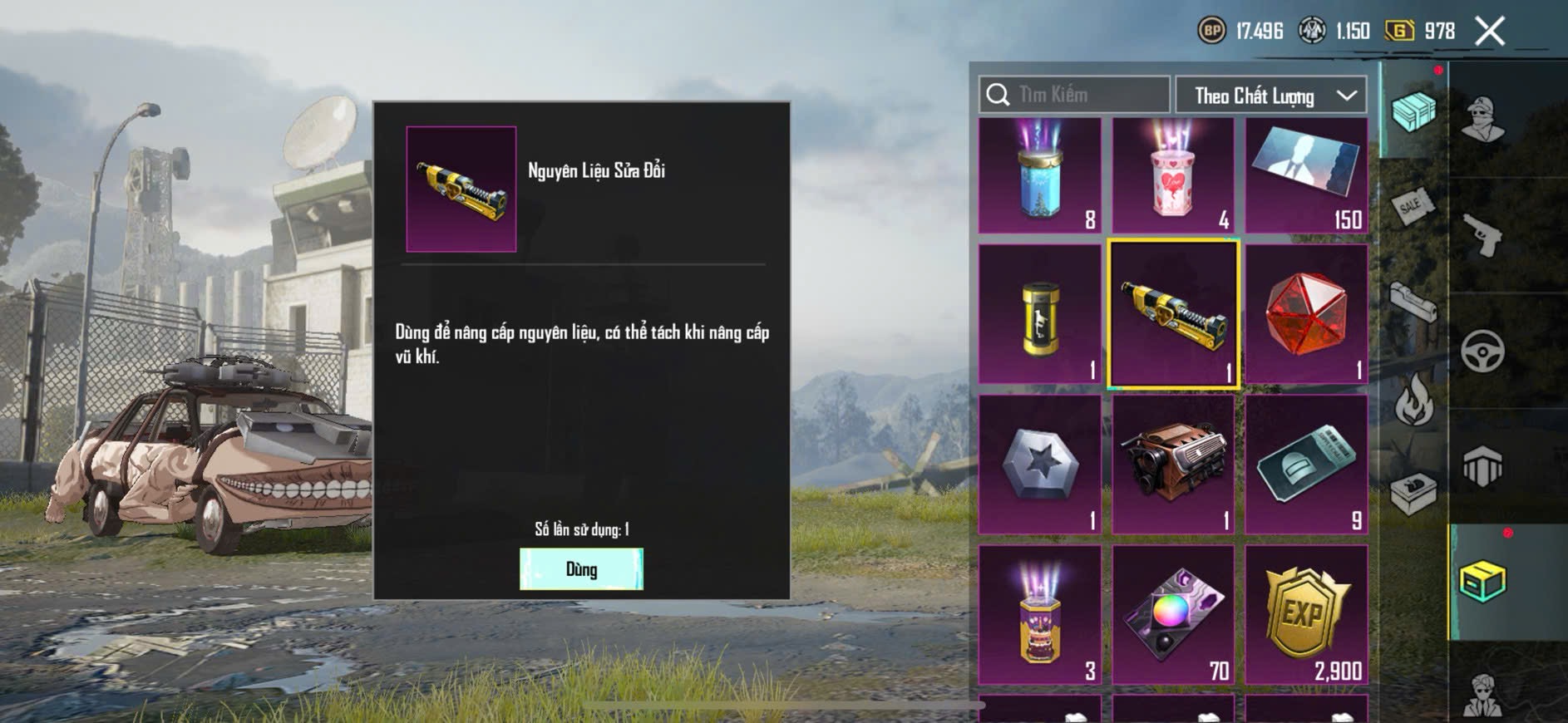The image size is (1568, 723).
Task: Click the Tìm Kiếm search field
Action: 1074,95
